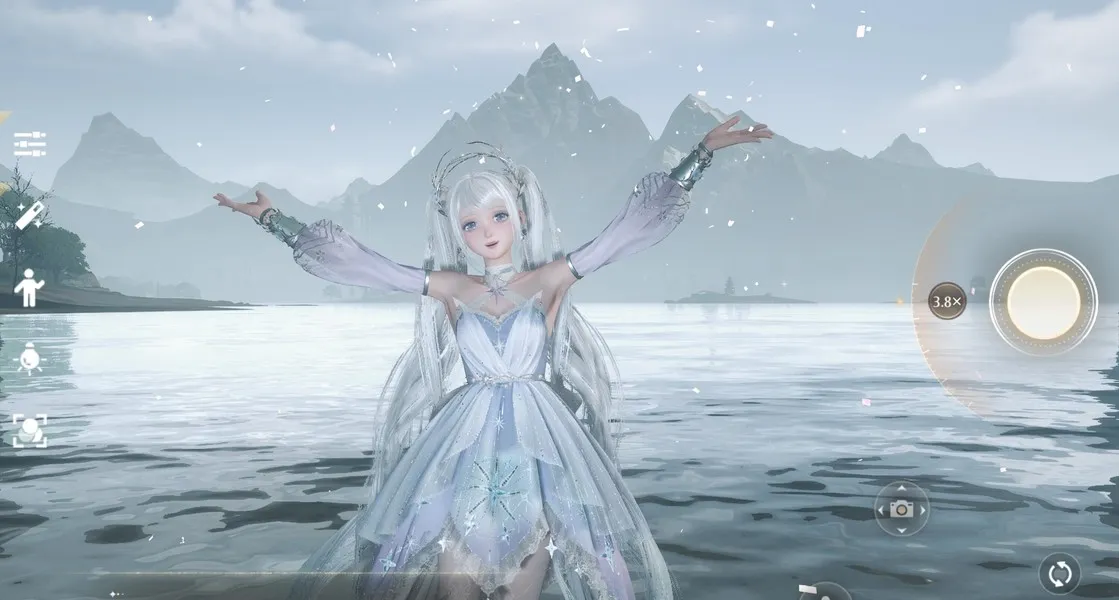Activate the portrait focus frame icon
Viewport: 1119px width, 600px height.
click(30, 430)
